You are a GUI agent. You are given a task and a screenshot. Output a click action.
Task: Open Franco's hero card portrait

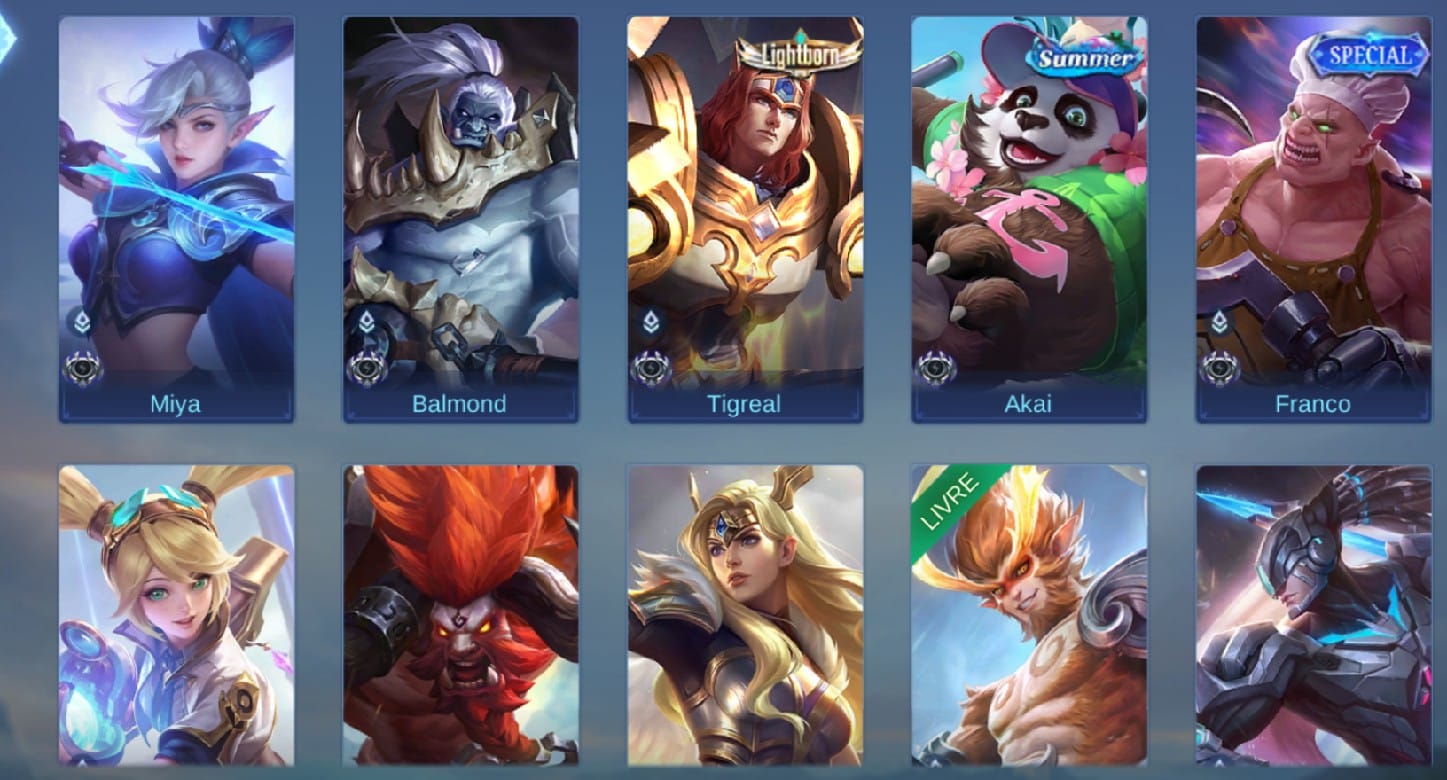pos(1314,200)
